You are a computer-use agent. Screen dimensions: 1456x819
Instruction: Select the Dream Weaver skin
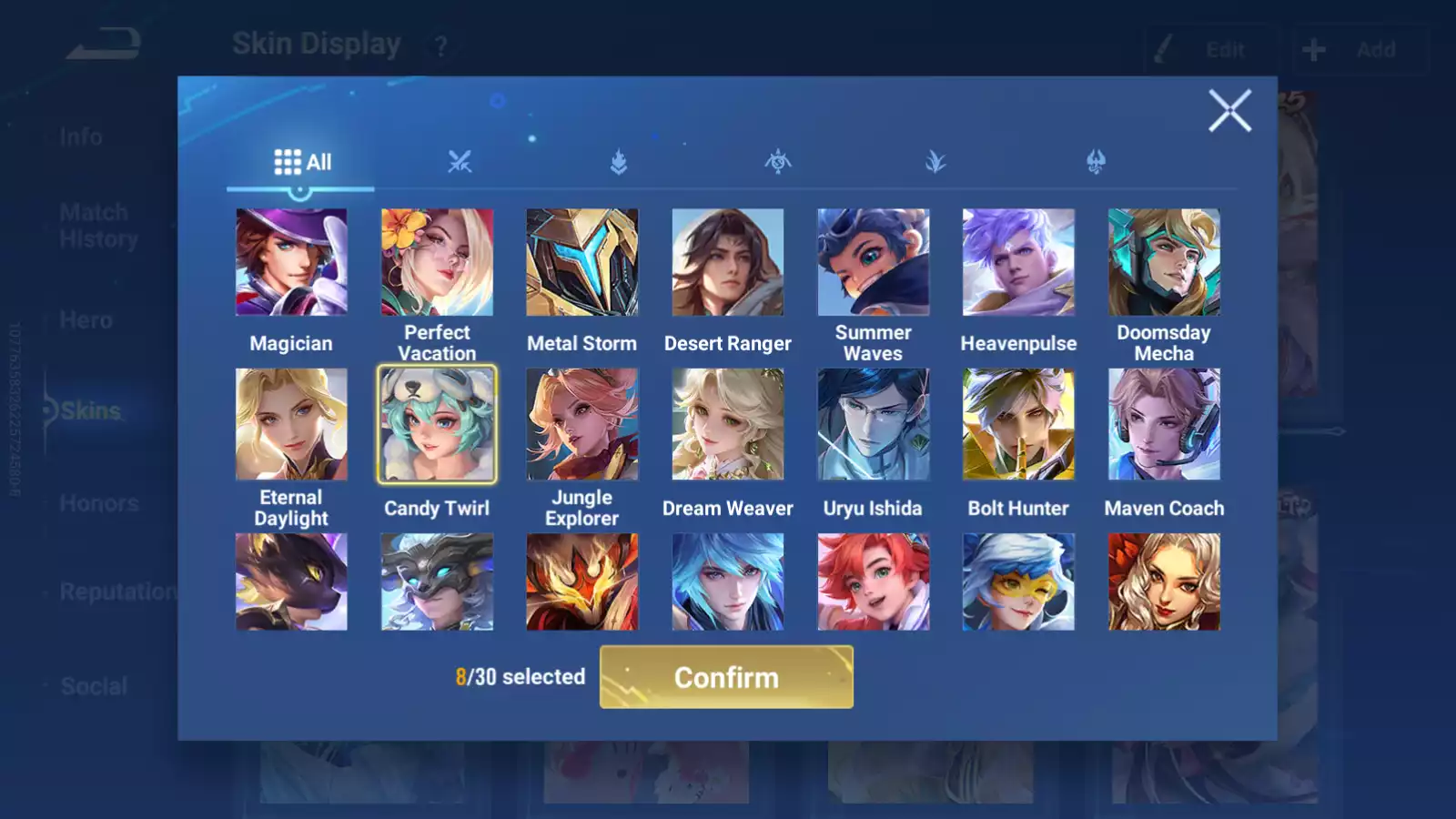tap(728, 424)
